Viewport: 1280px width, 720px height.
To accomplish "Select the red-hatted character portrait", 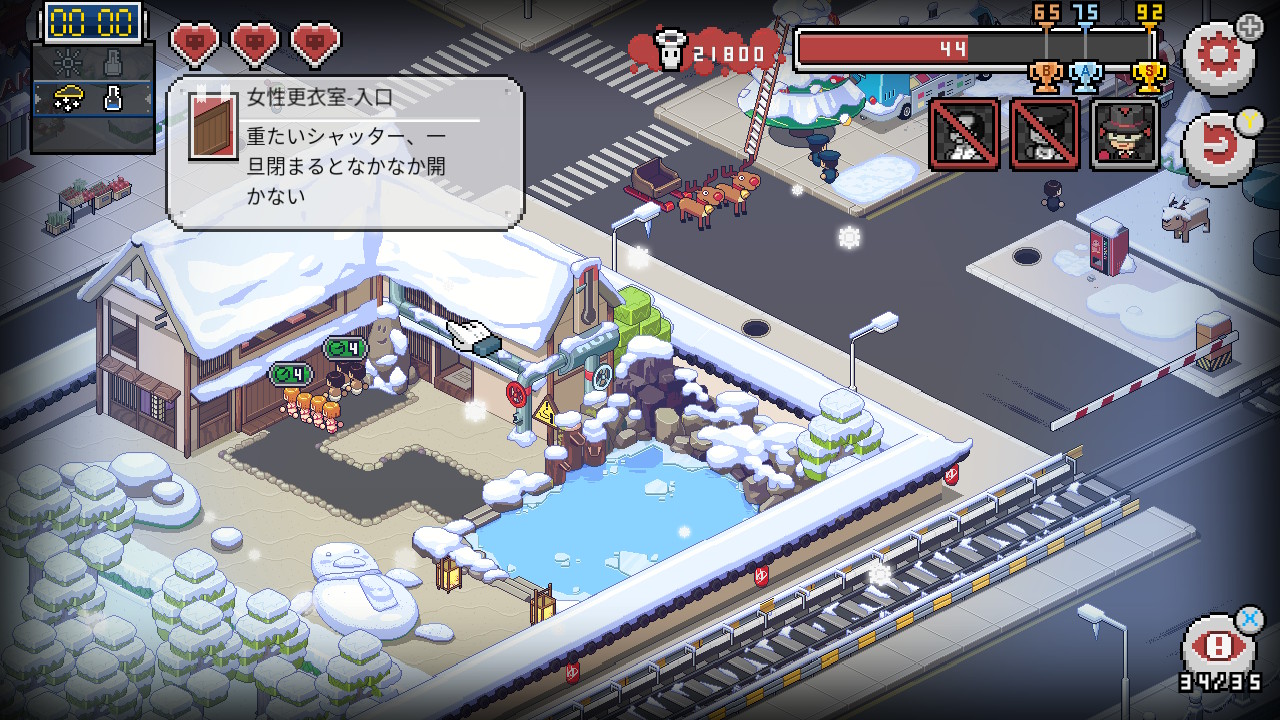I will click(x=1125, y=134).
